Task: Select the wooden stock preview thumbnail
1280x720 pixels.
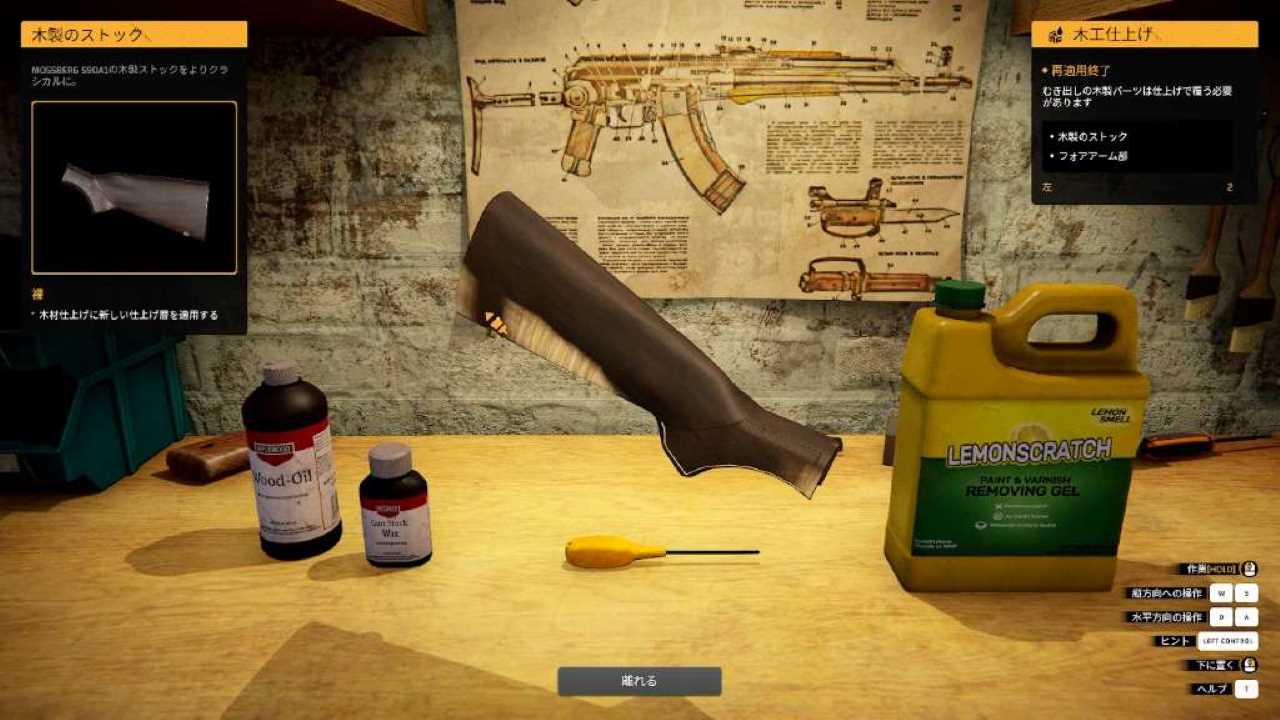Action: coord(134,188)
